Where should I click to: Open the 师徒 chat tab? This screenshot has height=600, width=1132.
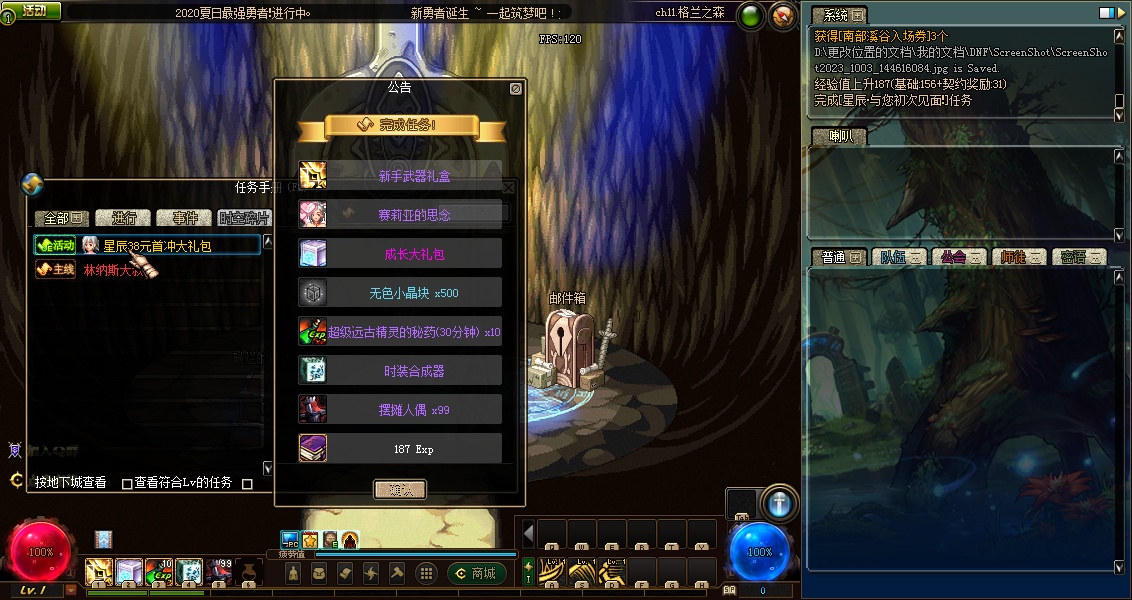click(x=1019, y=257)
